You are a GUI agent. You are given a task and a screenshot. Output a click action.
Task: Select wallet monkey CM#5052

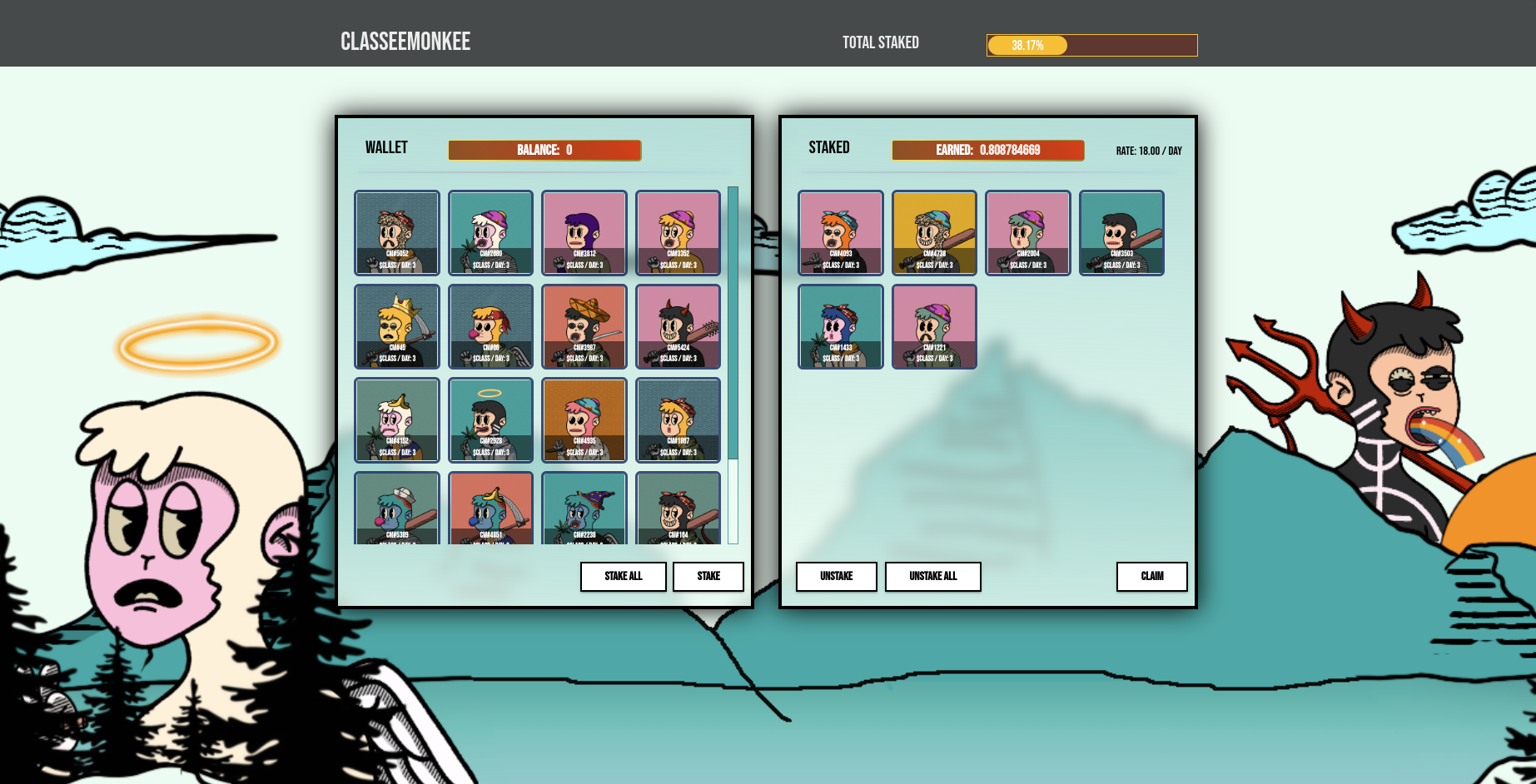tap(397, 232)
